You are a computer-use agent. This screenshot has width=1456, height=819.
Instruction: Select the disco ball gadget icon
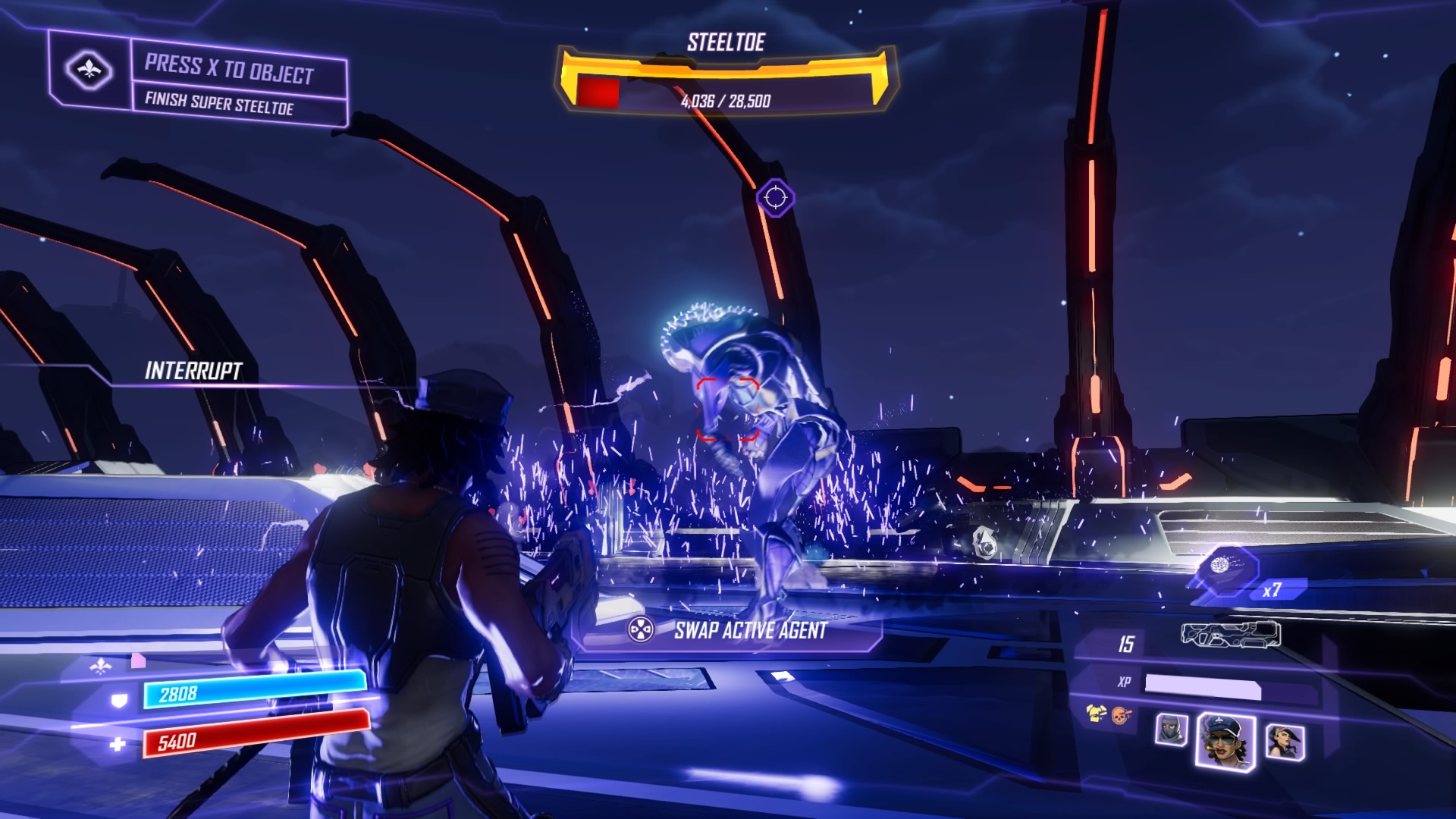click(1220, 564)
